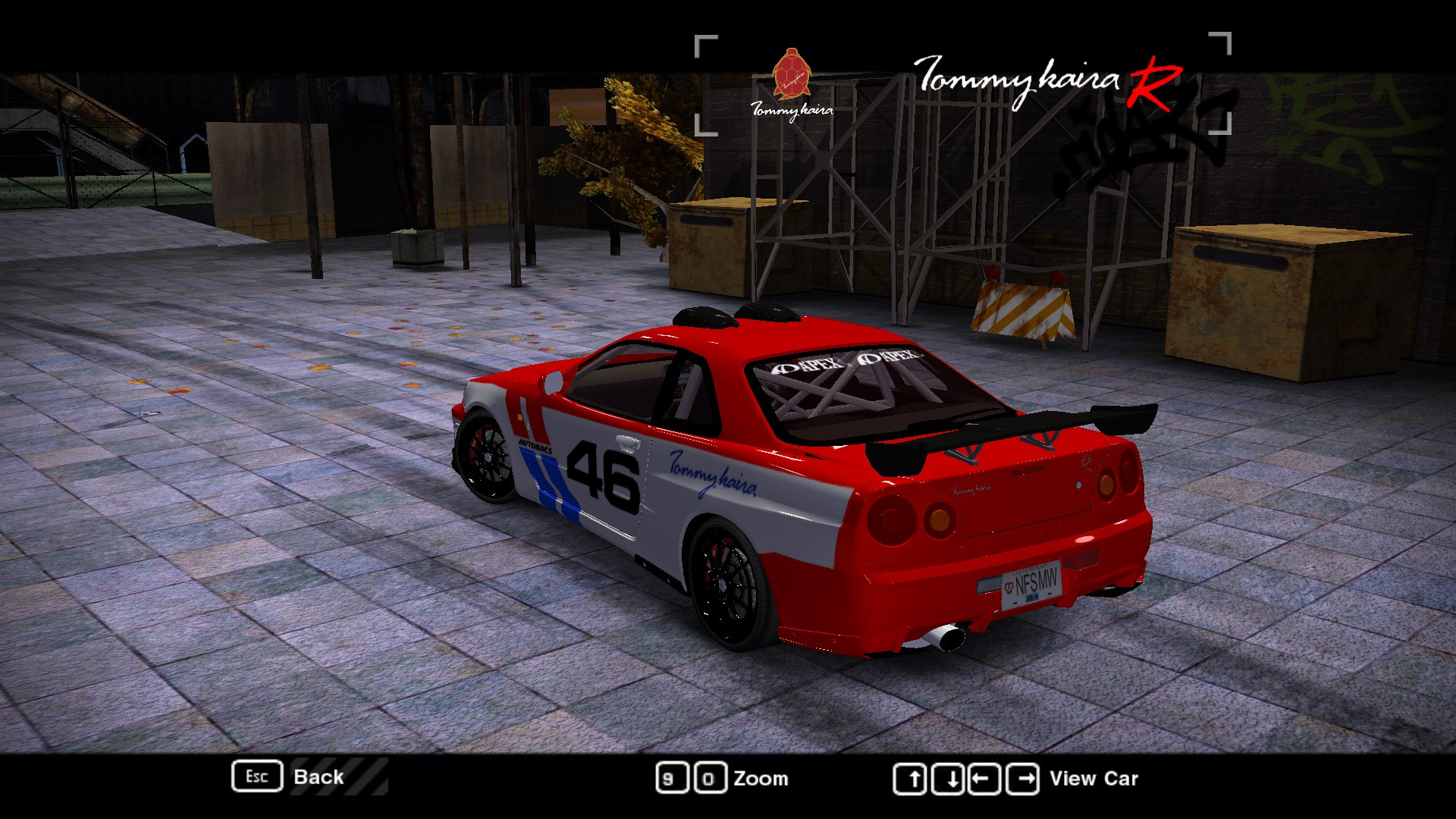This screenshot has height=819, width=1456.
Task: Click the Back label next to Esc
Action: [x=318, y=777]
